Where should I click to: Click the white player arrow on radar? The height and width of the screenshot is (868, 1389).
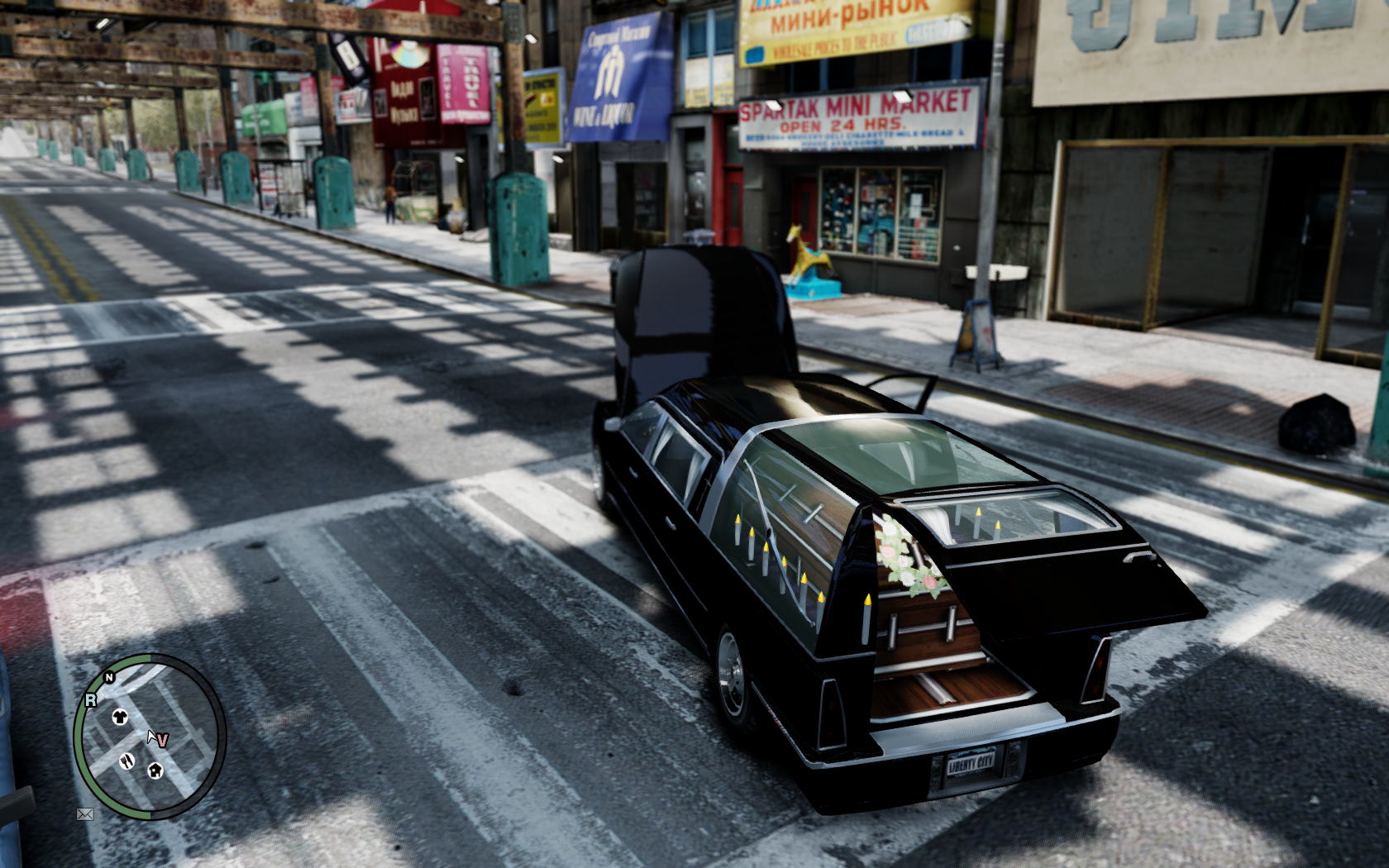(152, 737)
